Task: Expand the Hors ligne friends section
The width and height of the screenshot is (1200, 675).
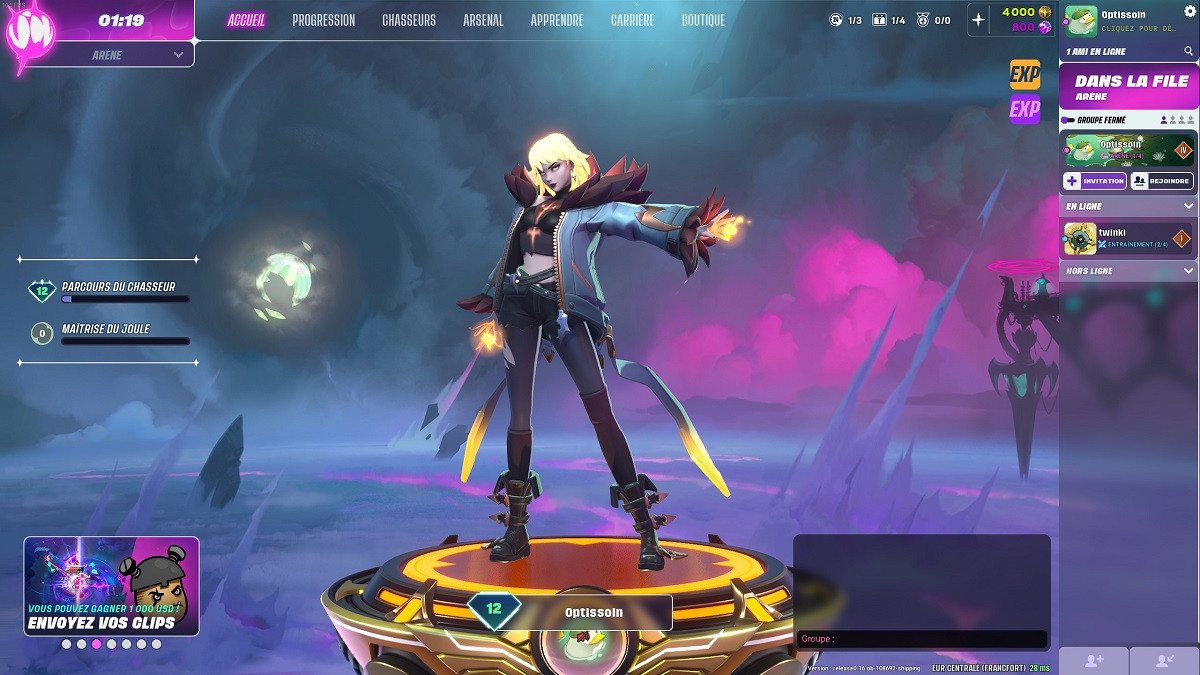Action: (1188, 271)
